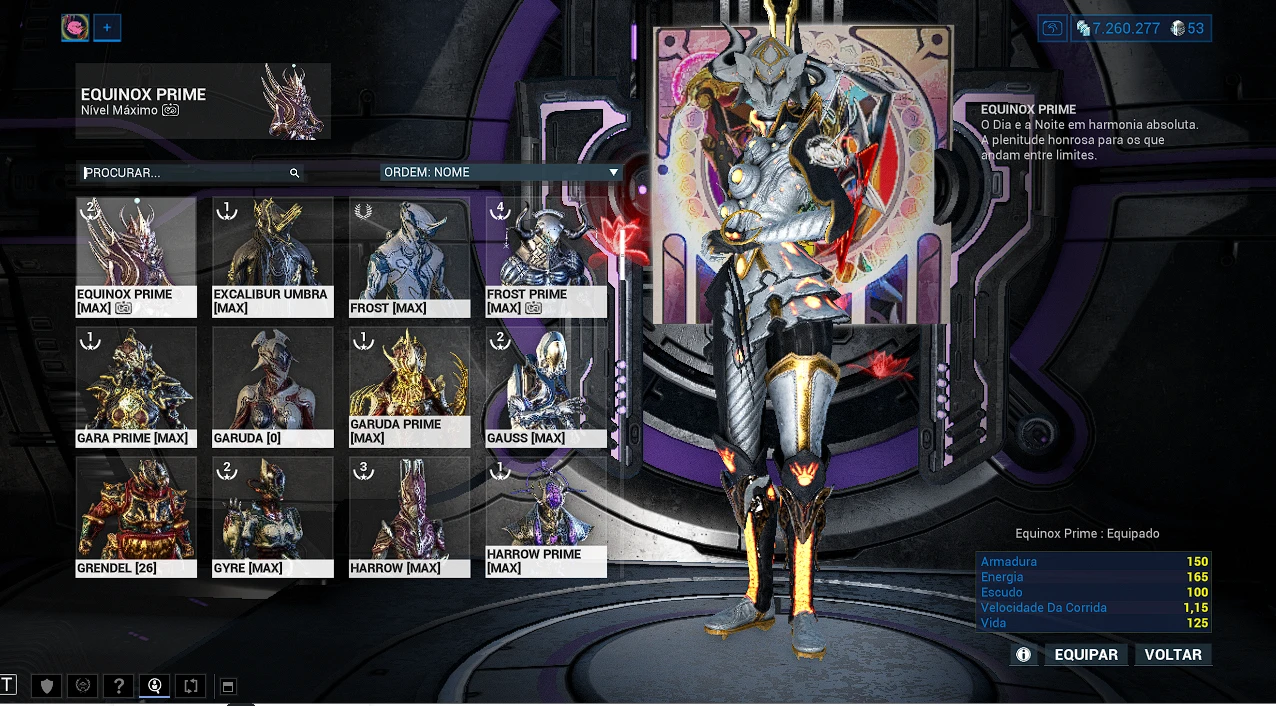Choose the Equinox Prime warframe tile

point(136,257)
